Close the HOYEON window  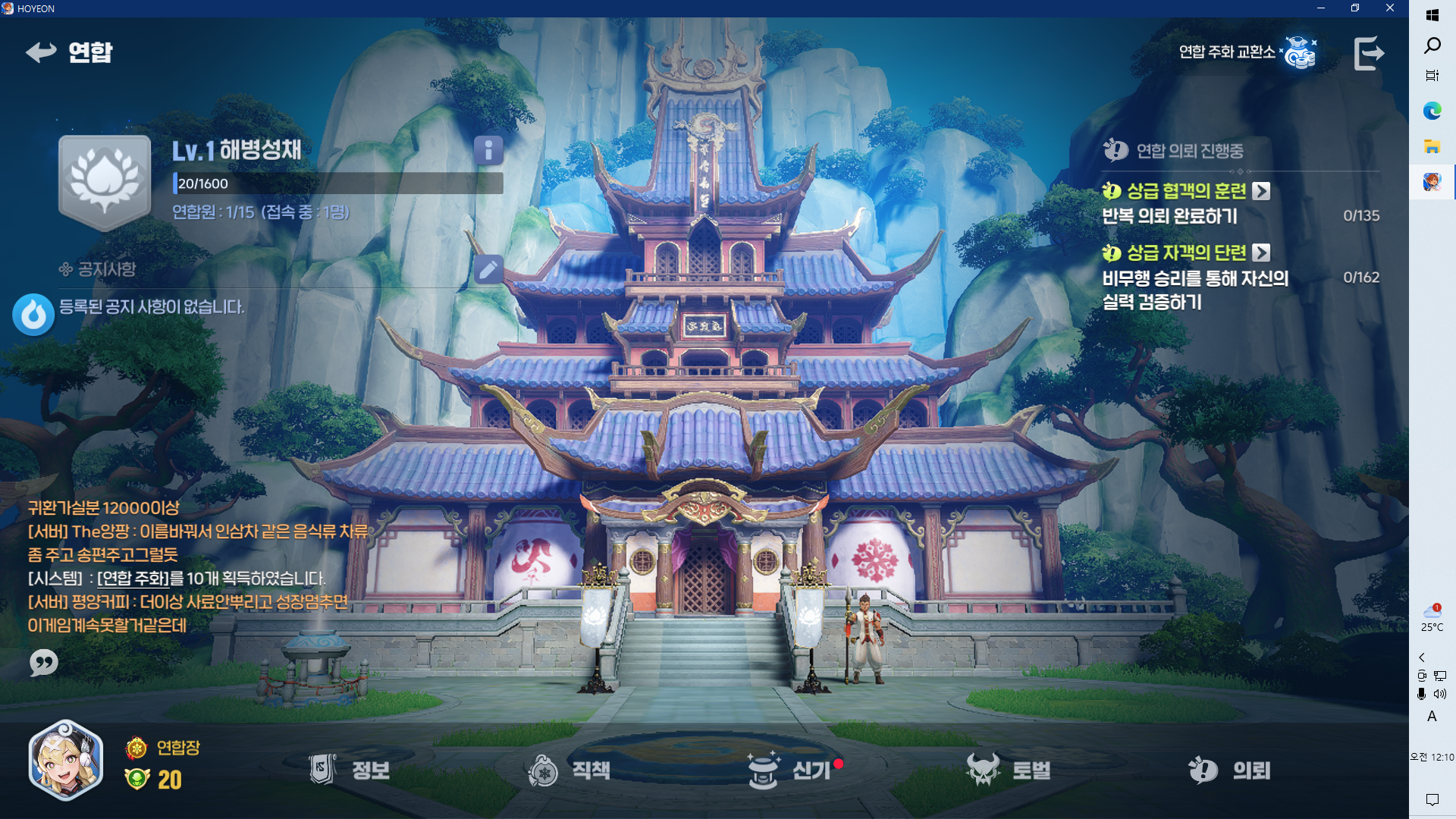tap(1390, 8)
